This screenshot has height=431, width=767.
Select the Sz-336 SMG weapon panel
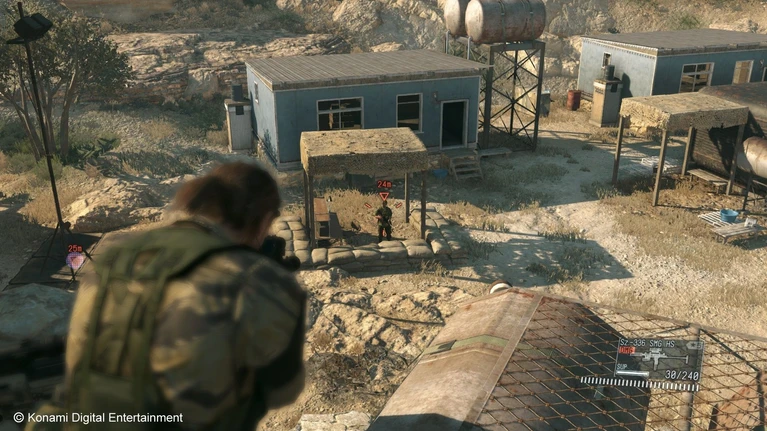tap(658, 361)
